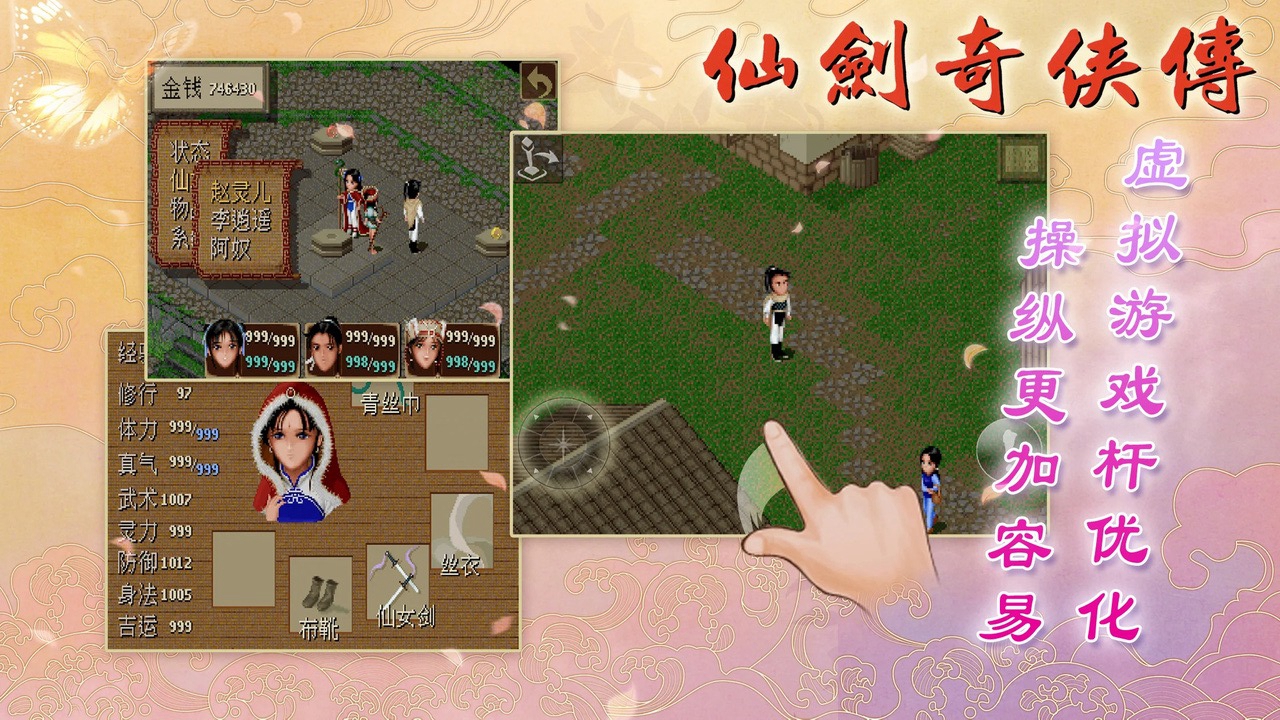Image resolution: width=1280 pixels, height=720 pixels.
Task: Select the middle character portrait
Action: point(327,345)
